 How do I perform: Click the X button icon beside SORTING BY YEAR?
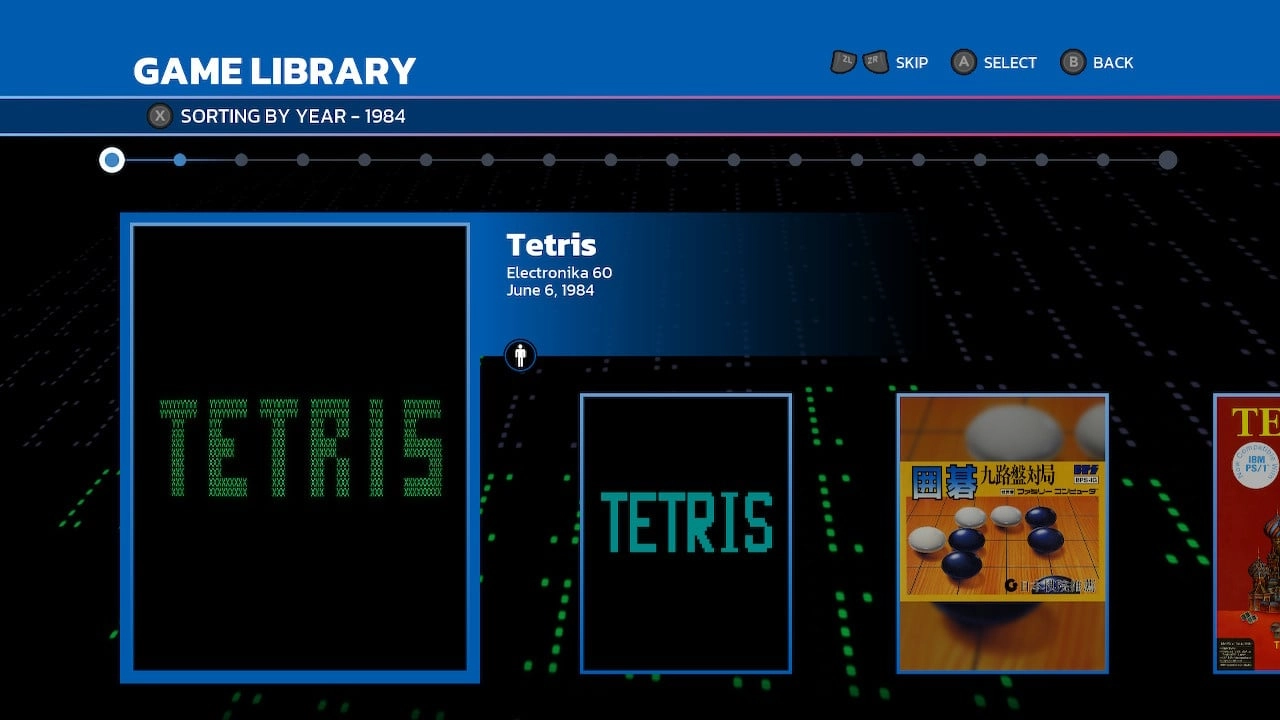[x=160, y=116]
